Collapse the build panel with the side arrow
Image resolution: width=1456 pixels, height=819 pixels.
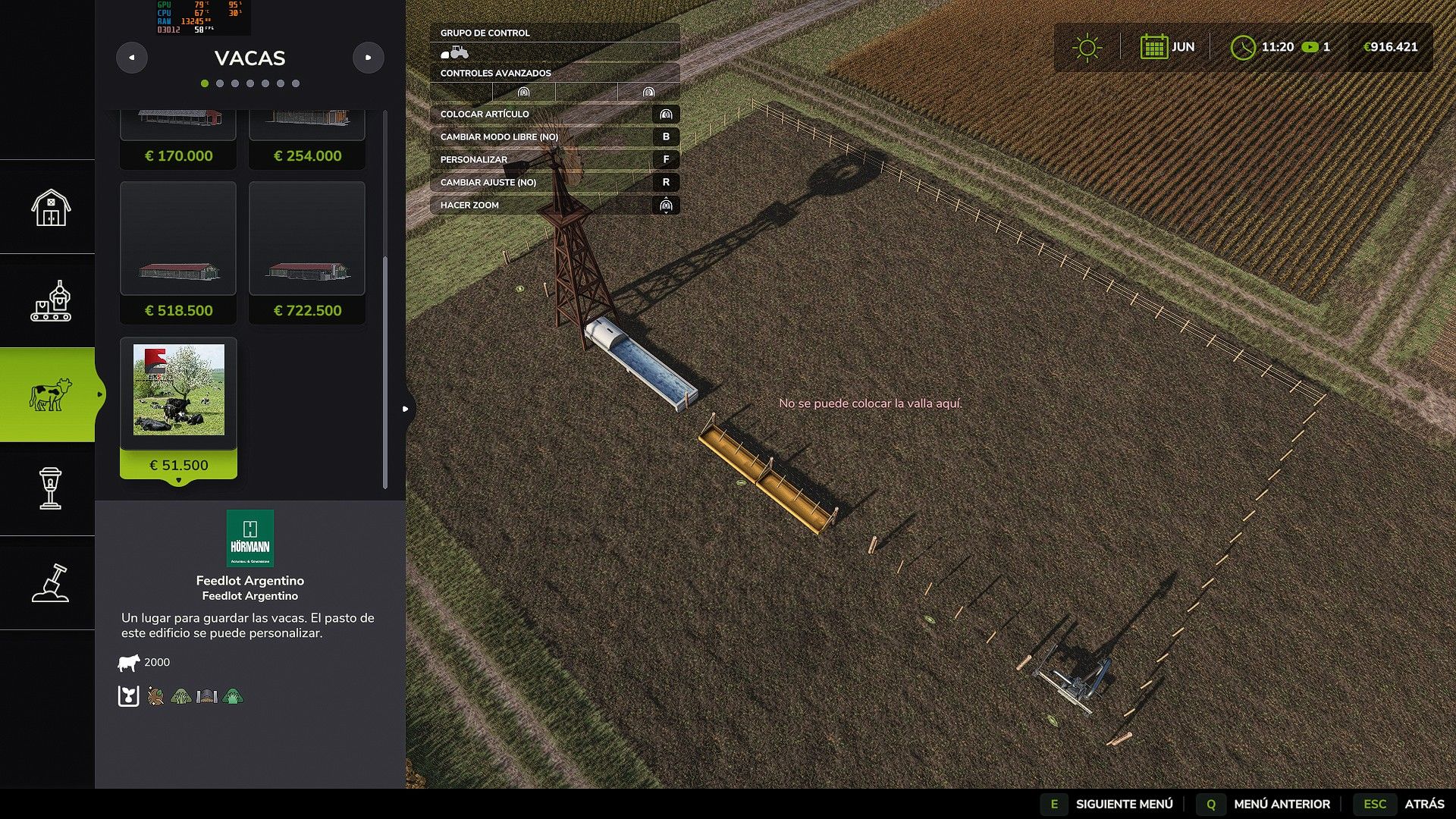coord(406,409)
